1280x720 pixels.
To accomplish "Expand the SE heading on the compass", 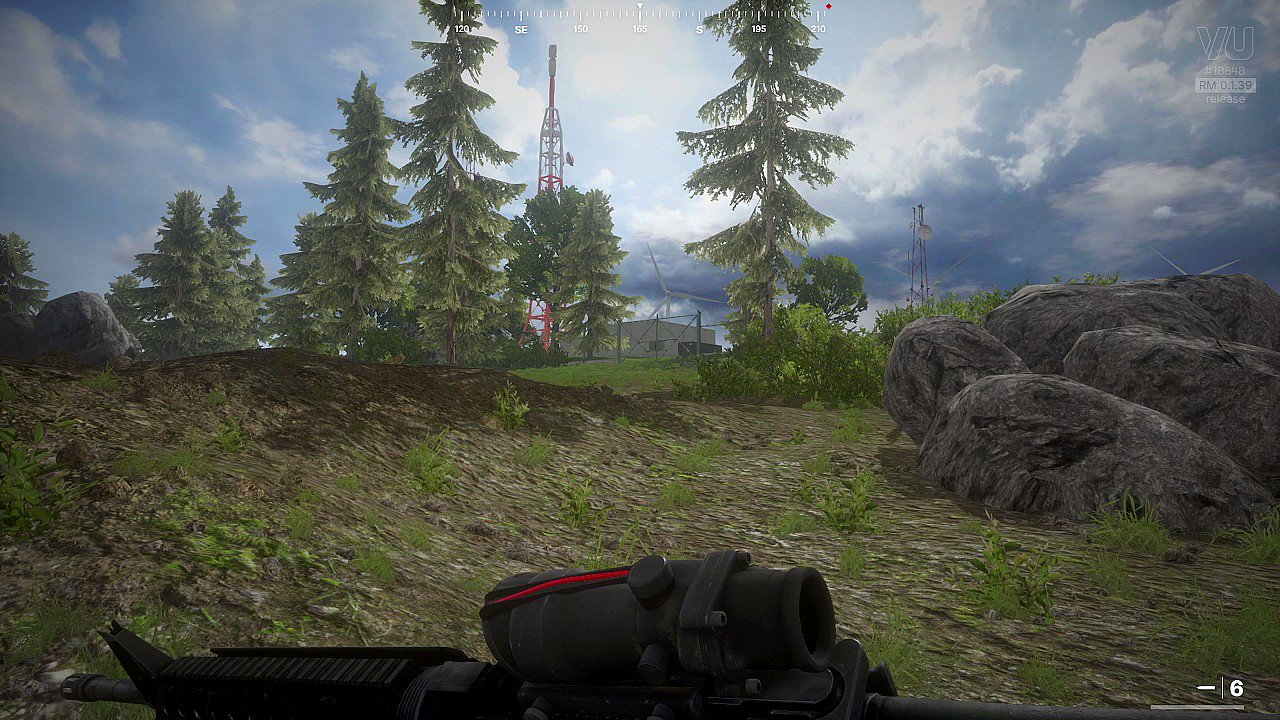I will pos(521,29).
